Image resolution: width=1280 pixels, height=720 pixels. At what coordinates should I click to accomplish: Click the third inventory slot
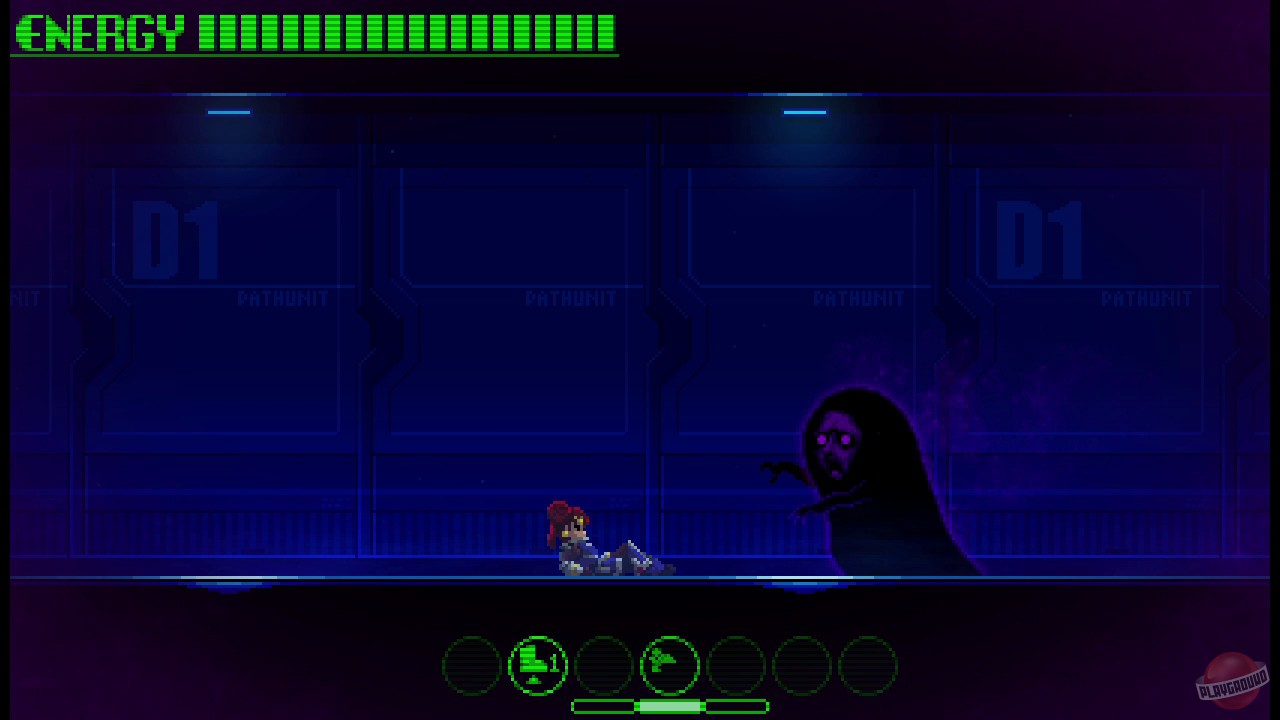[604, 664]
